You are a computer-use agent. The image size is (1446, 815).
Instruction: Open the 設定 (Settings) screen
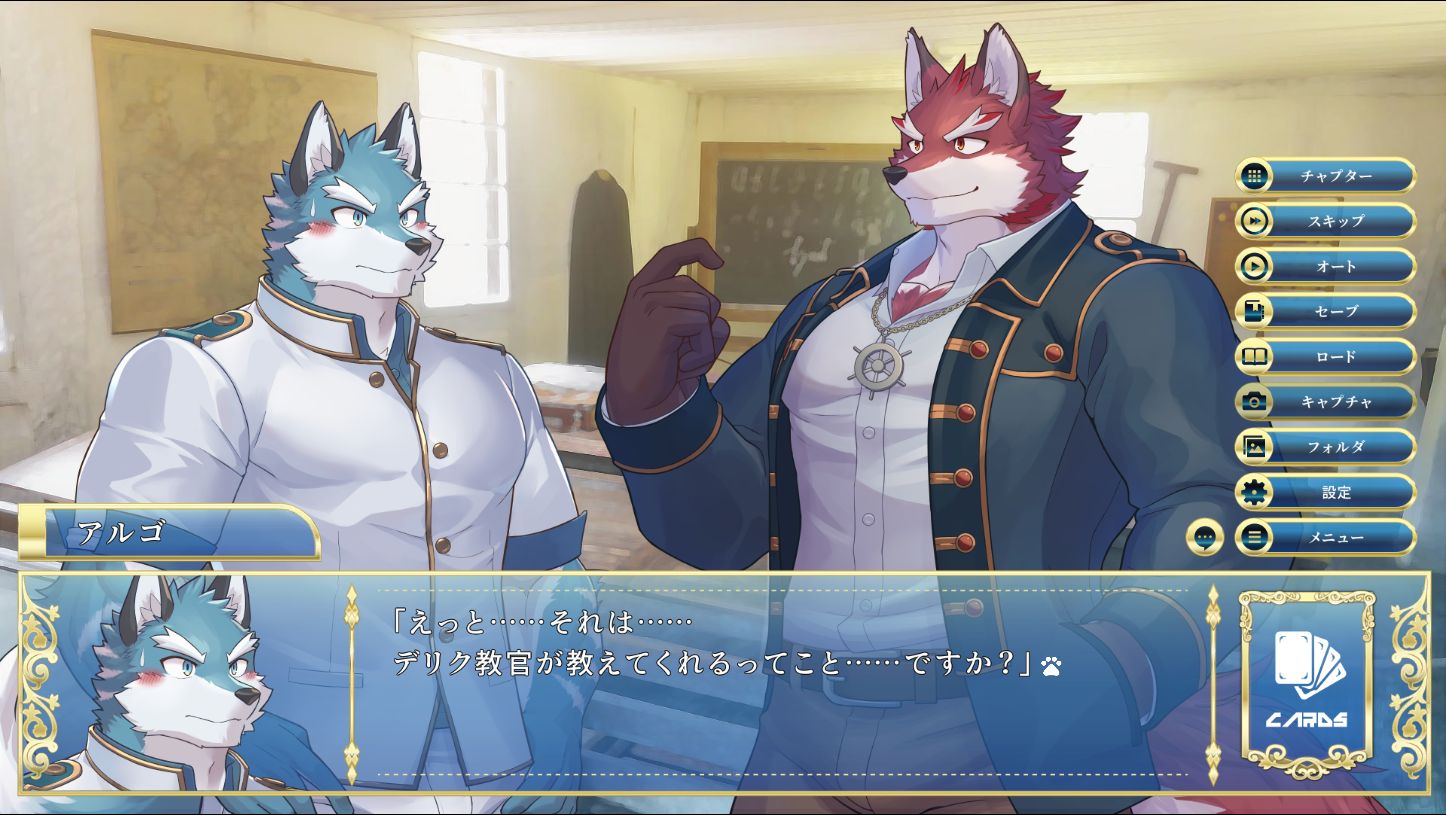point(1325,492)
